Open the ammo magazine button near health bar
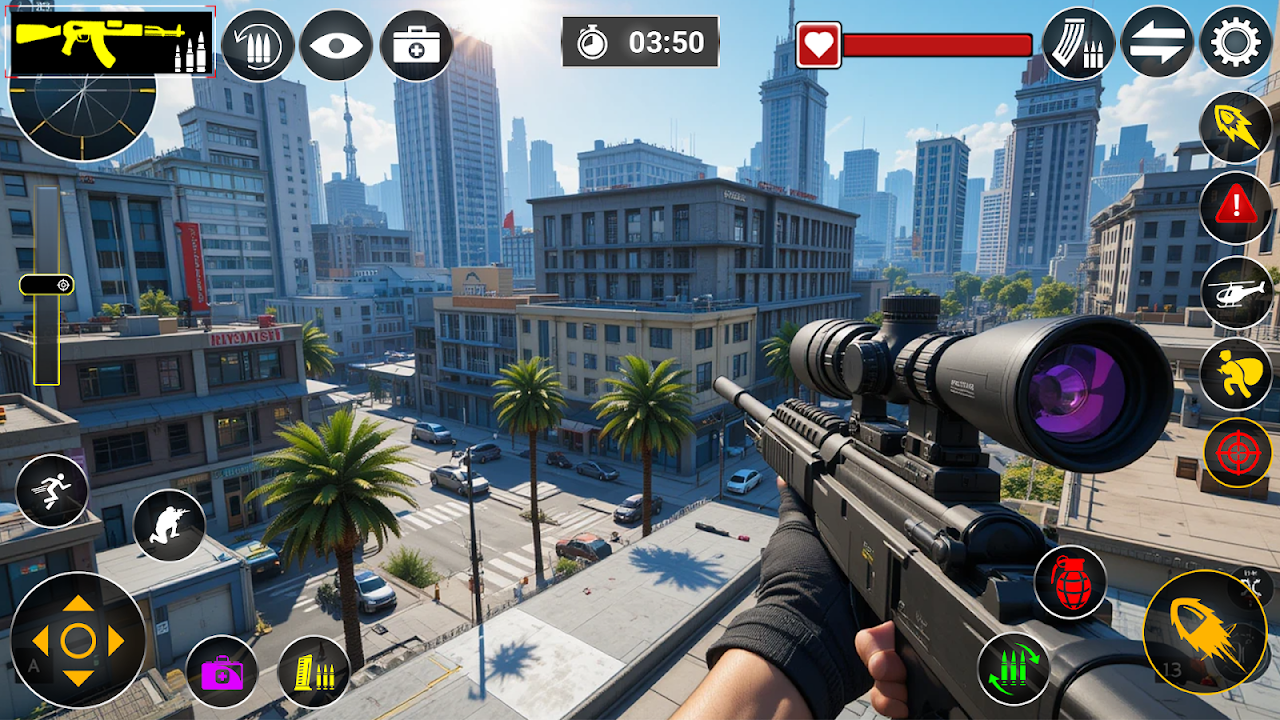This screenshot has height=720, width=1280. tap(1078, 43)
